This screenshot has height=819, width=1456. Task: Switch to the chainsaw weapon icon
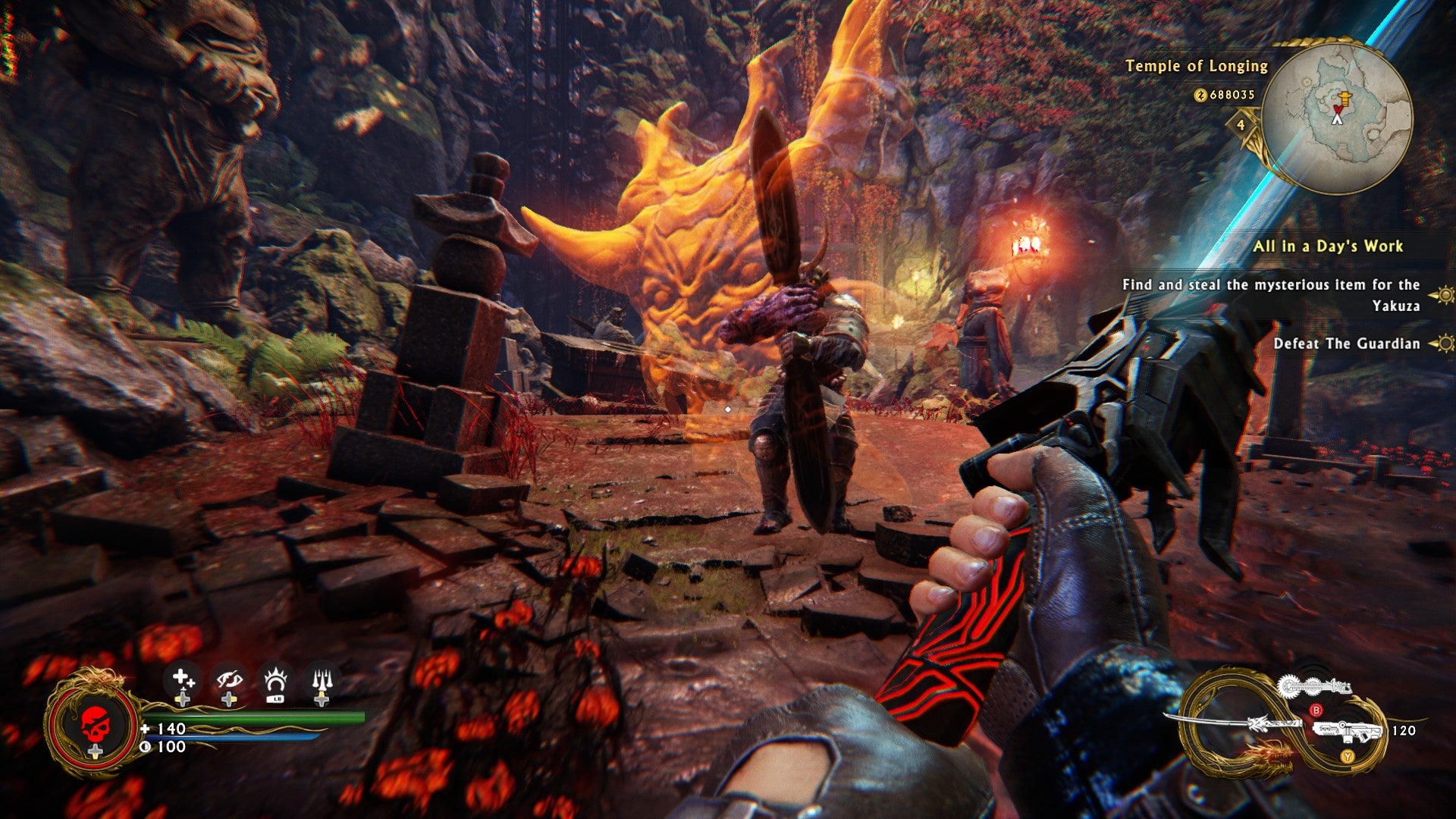pyautogui.click(x=1313, y=687)
